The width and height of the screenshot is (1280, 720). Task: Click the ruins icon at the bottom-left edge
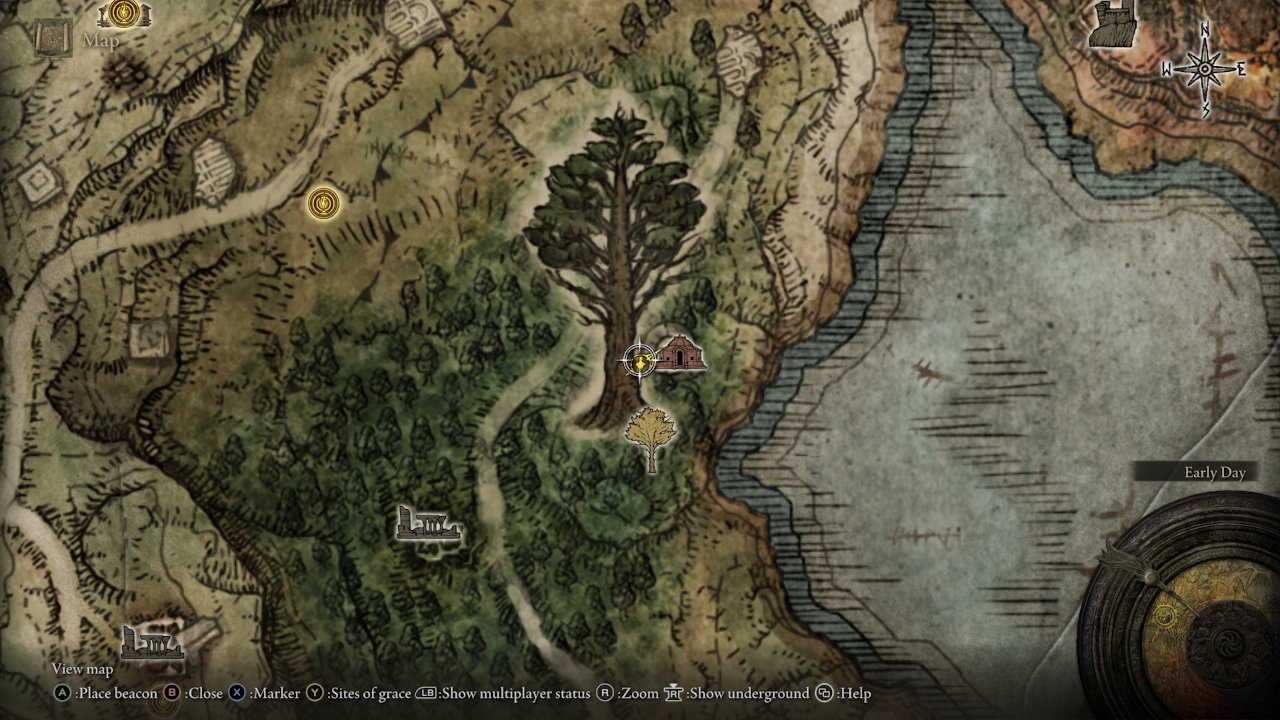coord(152,643)
